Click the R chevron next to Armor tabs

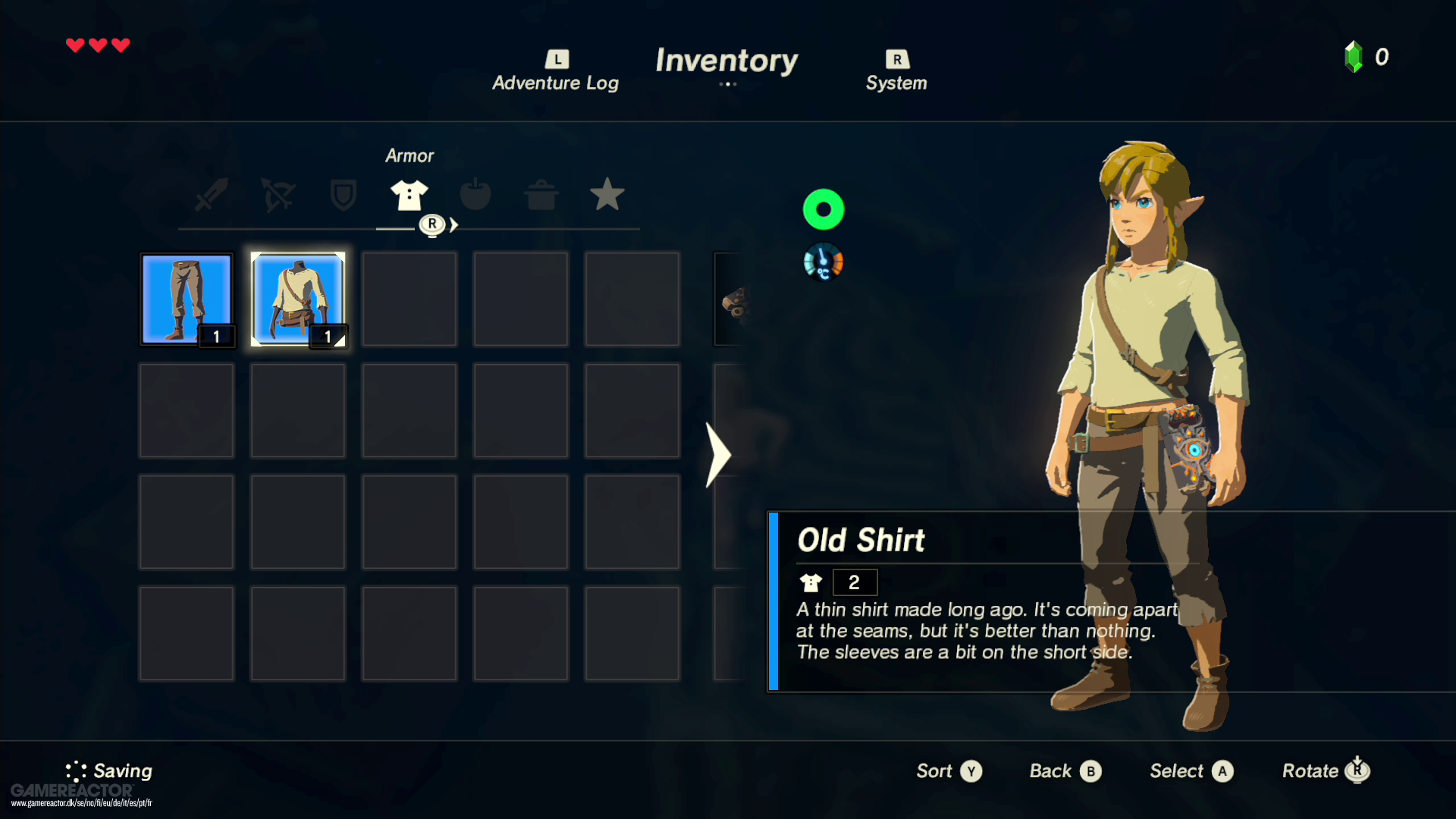pyautogui.click(x=434, y=224)
